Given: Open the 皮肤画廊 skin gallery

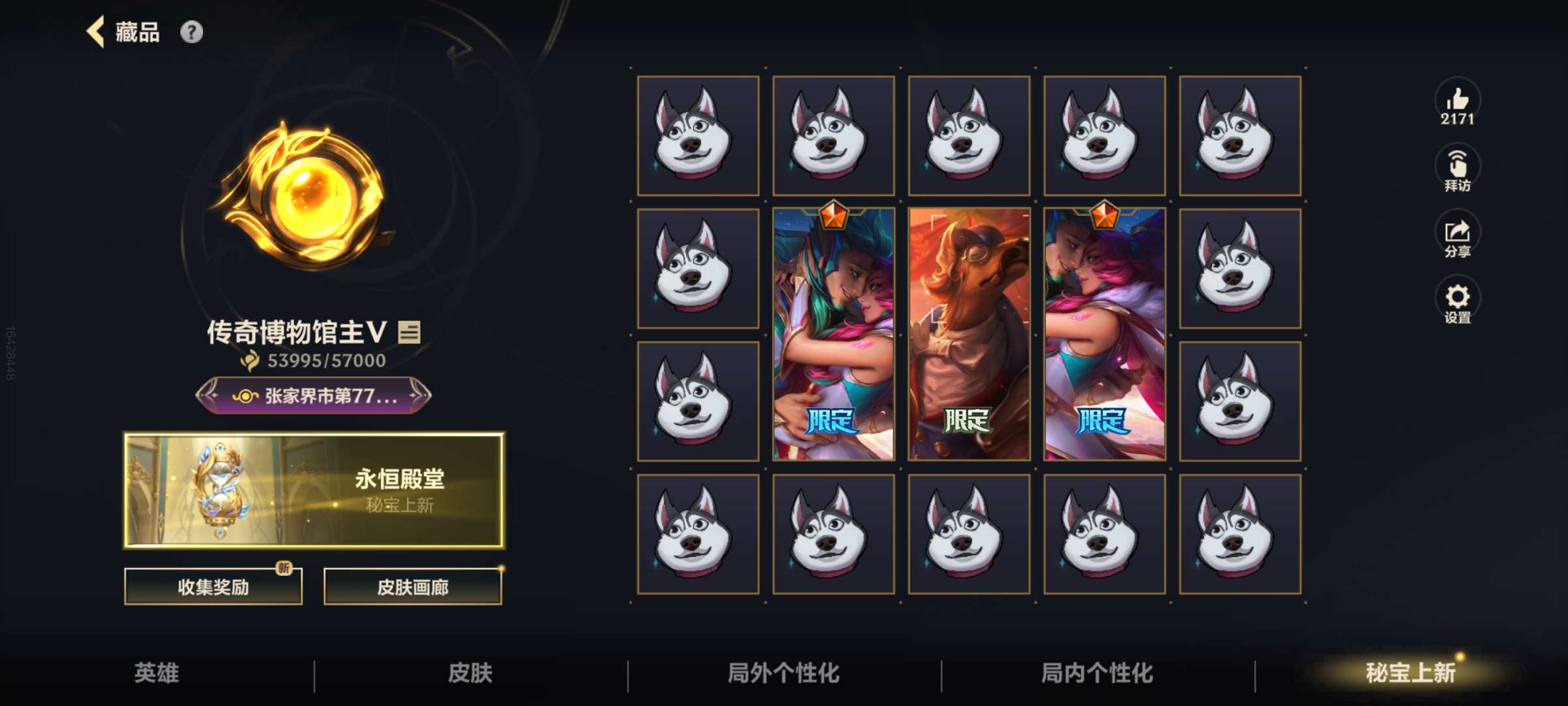Looking at the screenshot, I should point(412,586).
